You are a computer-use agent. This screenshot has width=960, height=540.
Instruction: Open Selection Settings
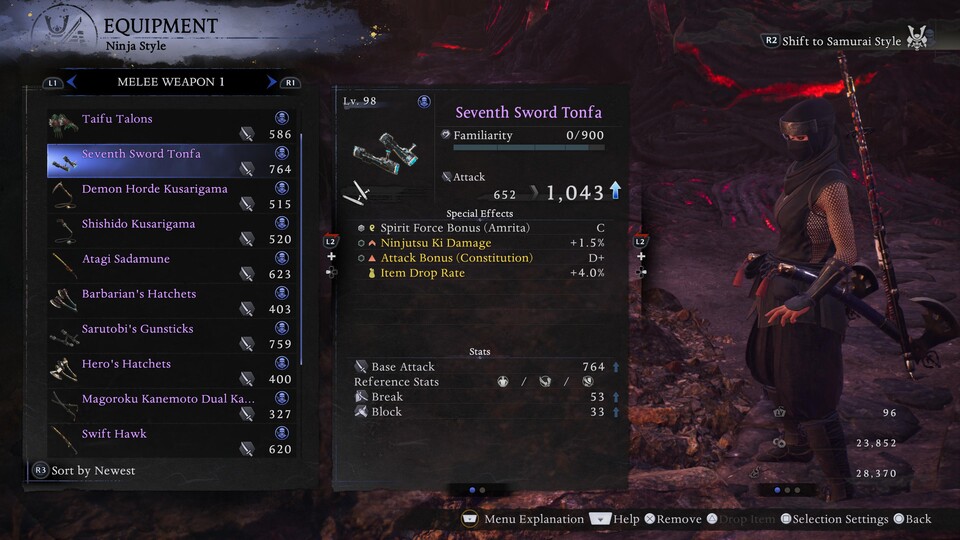pyautogui.click(x=835, y=519)
